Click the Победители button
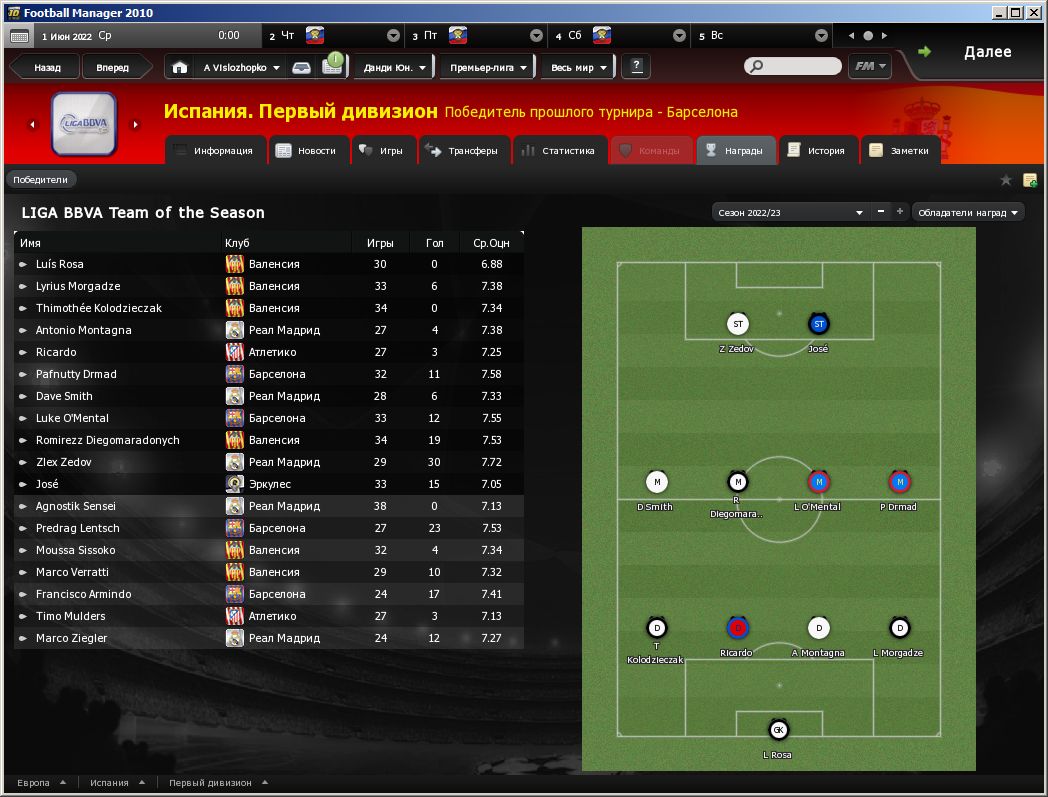 tap(41, 180)
